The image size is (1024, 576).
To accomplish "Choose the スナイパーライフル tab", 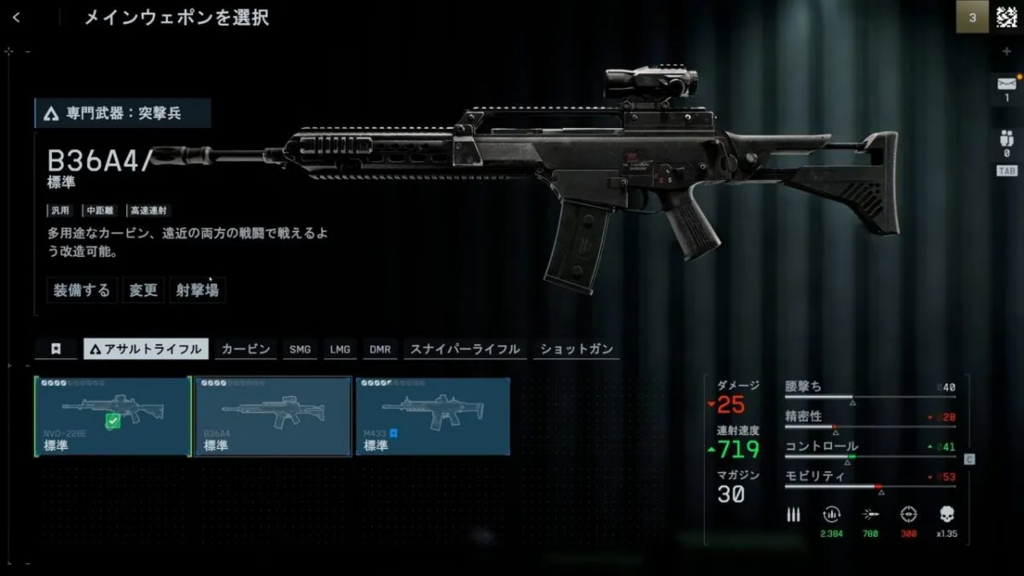I will click(x=465, y=349).
